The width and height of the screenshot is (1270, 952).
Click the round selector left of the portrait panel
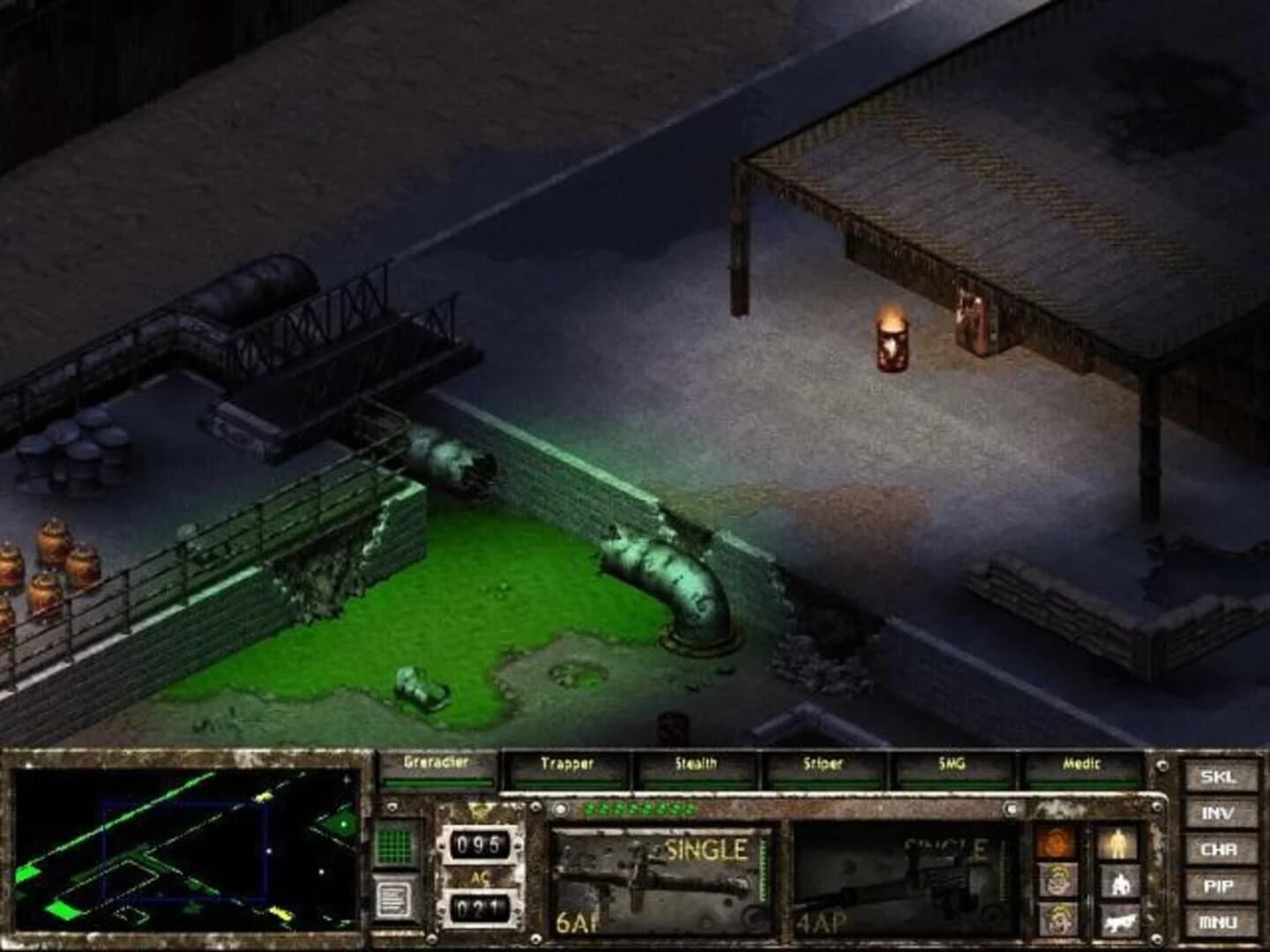pos(1011,809)
